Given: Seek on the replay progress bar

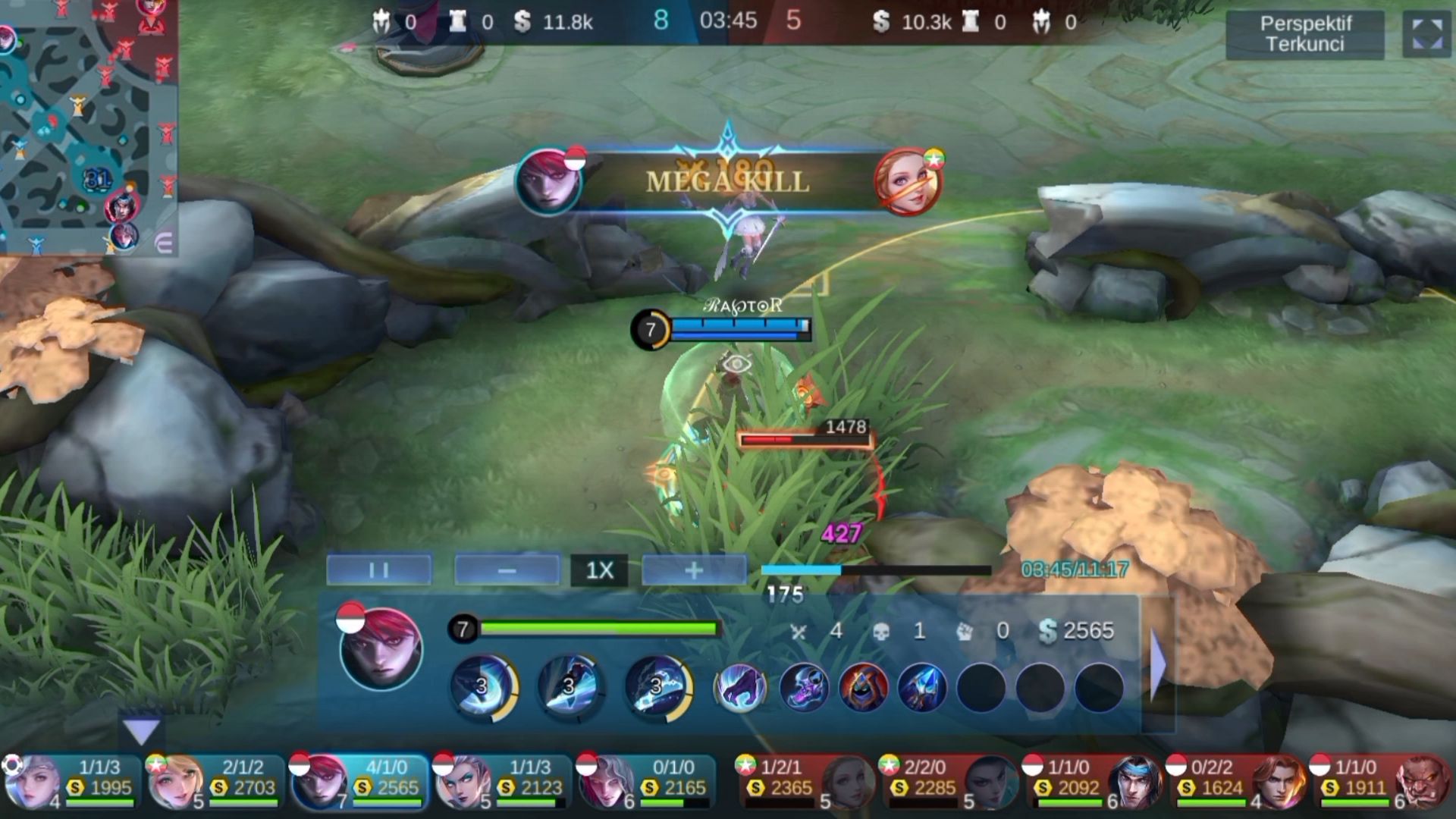Looking at the screenshot, I should click(x=876, y=570).
